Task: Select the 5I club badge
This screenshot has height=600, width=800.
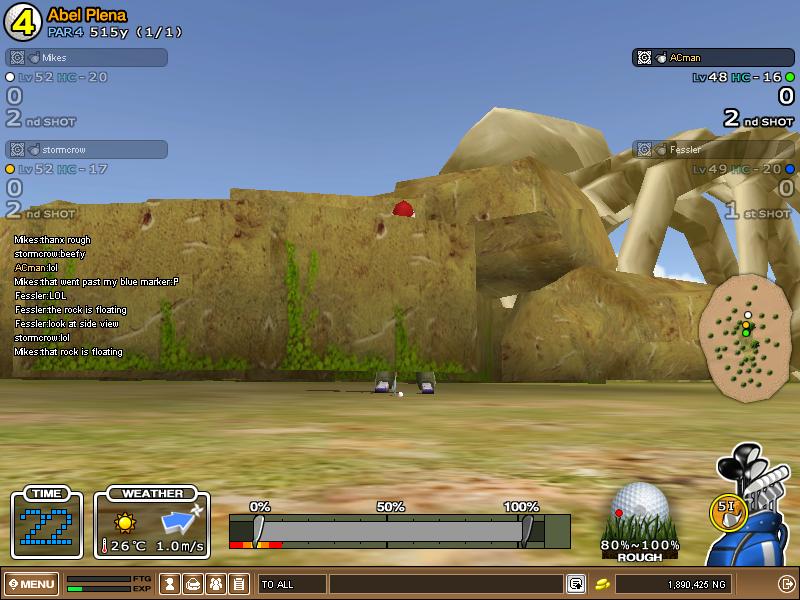Action: (x=726, y=509)
